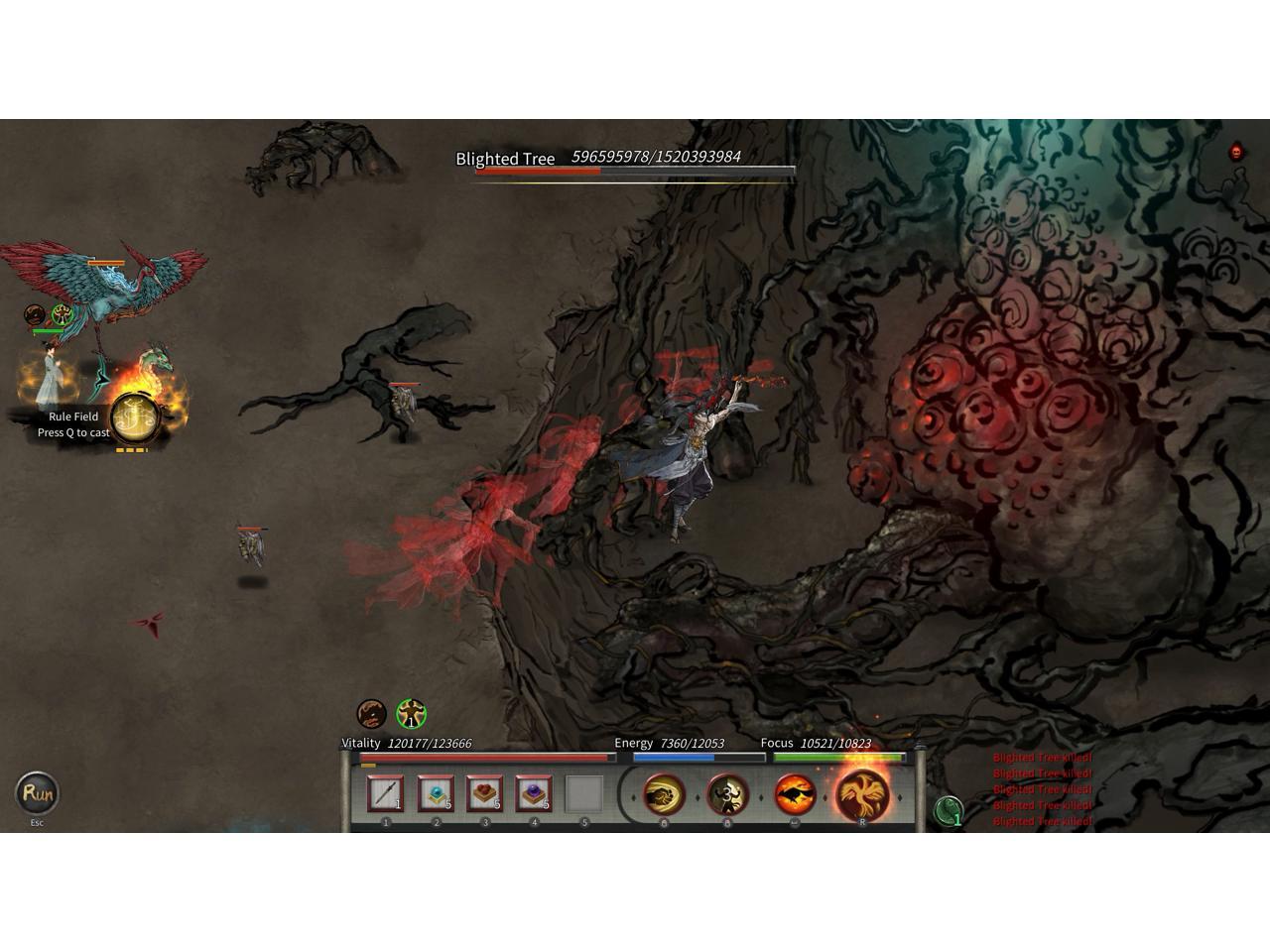Click the Run button

37,792
